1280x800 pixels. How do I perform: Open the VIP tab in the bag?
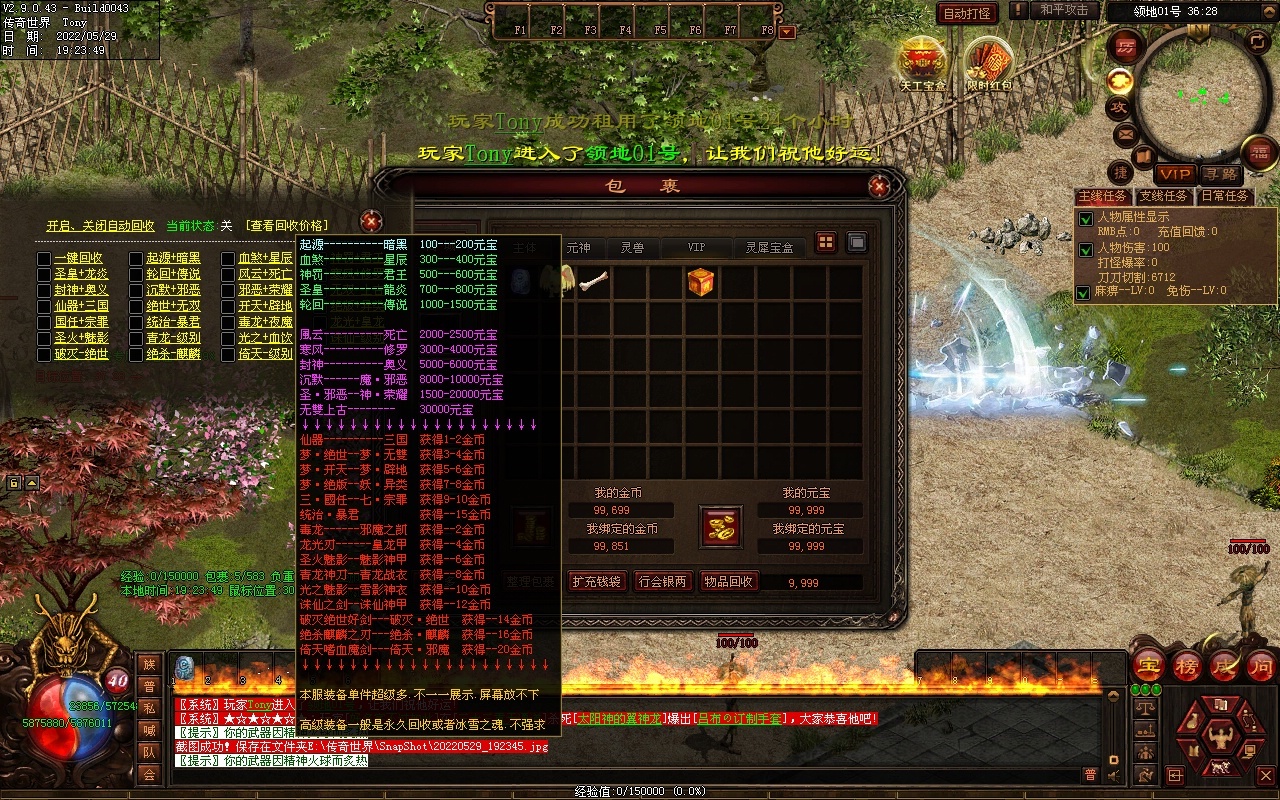[x=696, y=247]
